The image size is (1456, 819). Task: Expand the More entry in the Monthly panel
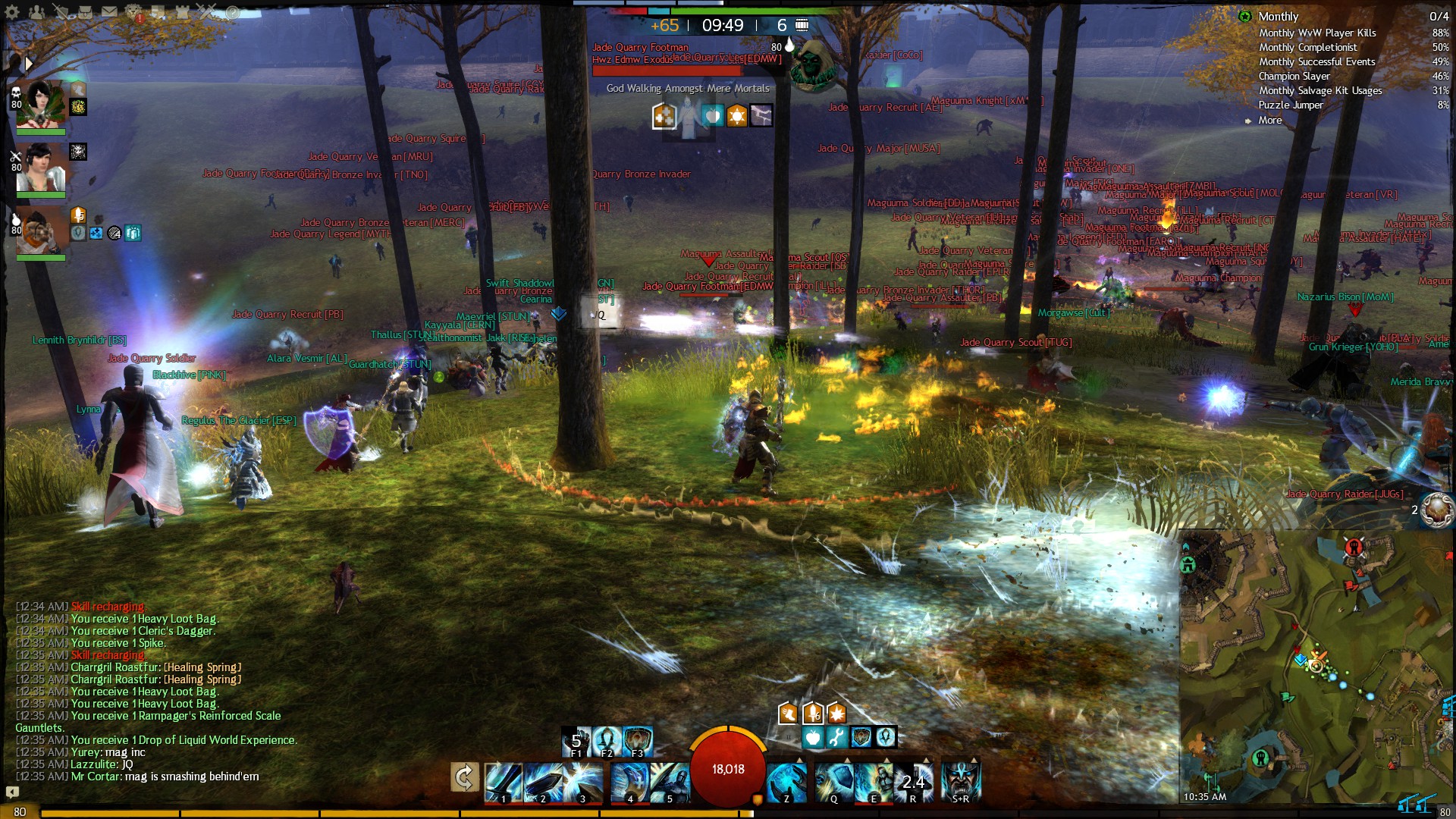(x=1271, y=120)
